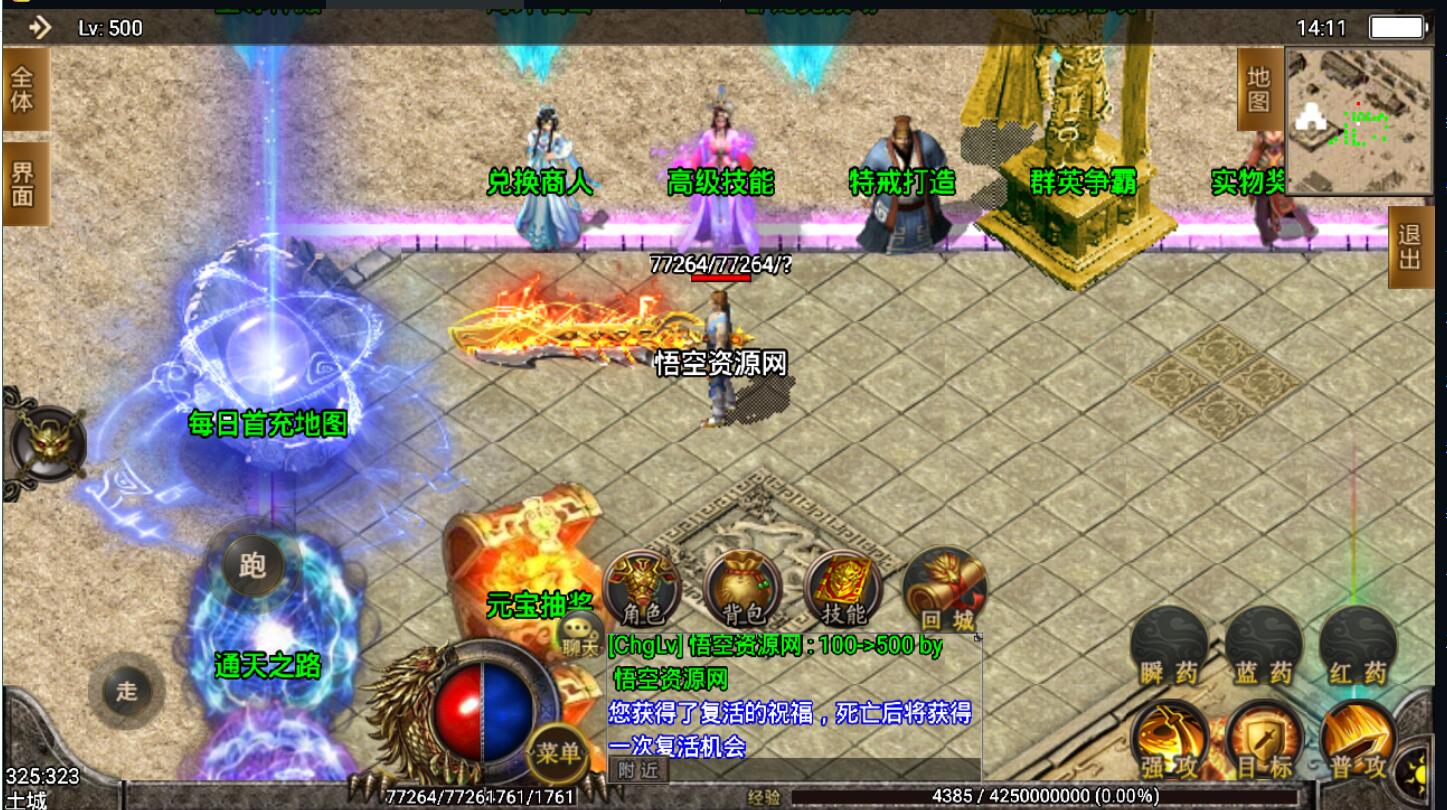Use the 回城 return-to-town scroll
Viewport: 1447px width, 810px height.
[x=945, y=592]
